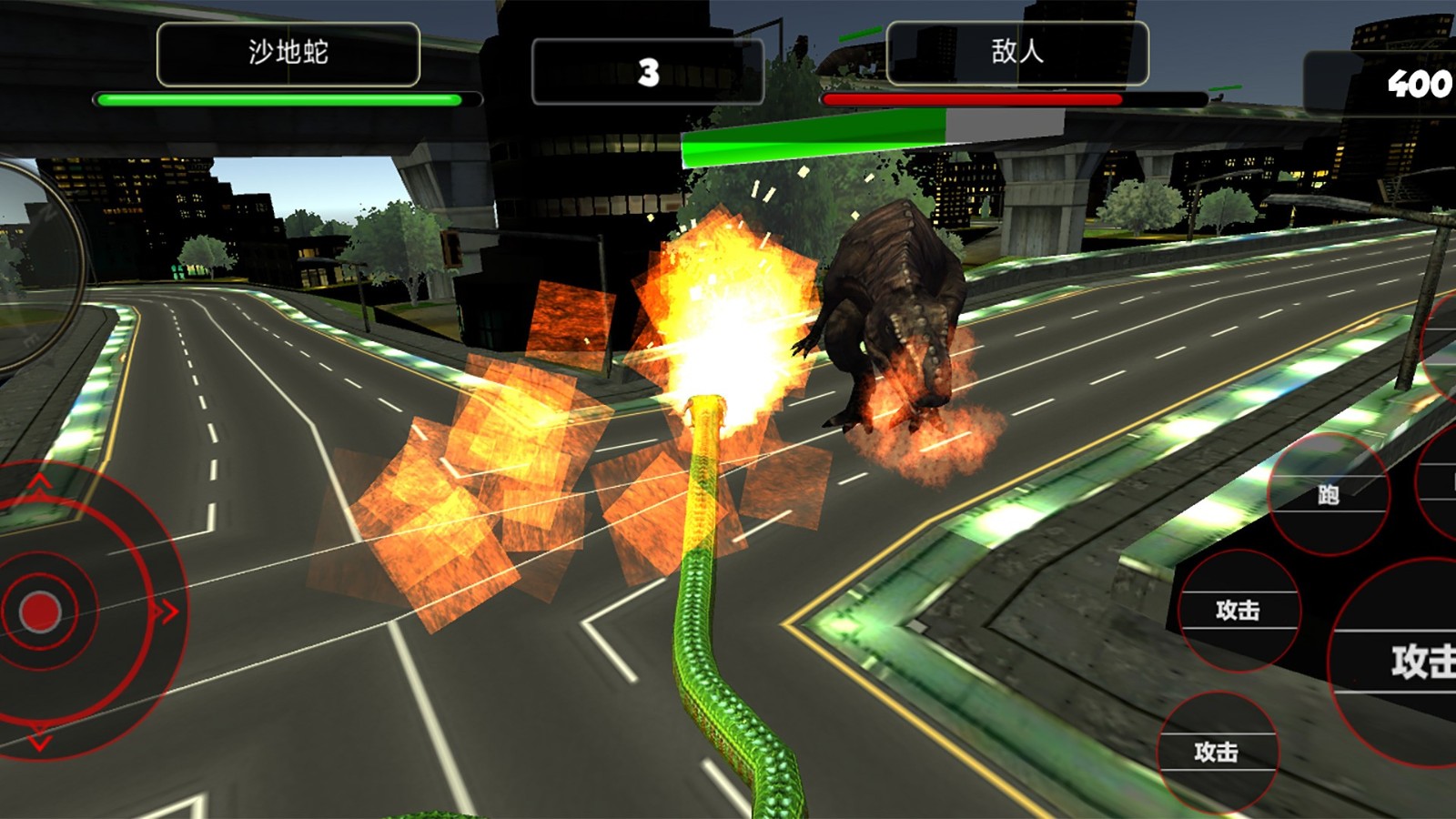Click the joystick's red center knob
1456x819 pixels.
39,611
